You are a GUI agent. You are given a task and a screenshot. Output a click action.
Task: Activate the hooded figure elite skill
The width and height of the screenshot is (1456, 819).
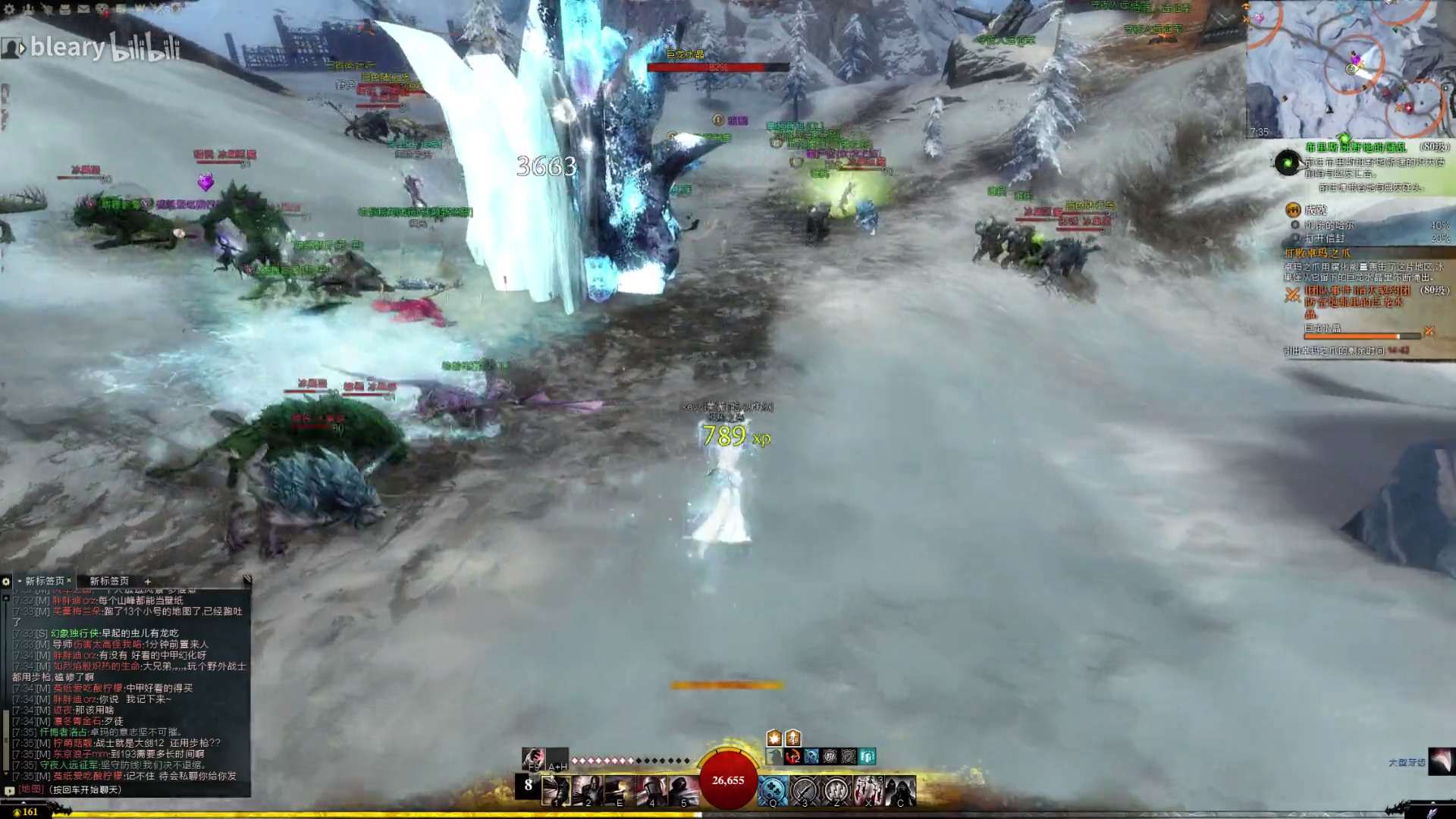[900, 791]
